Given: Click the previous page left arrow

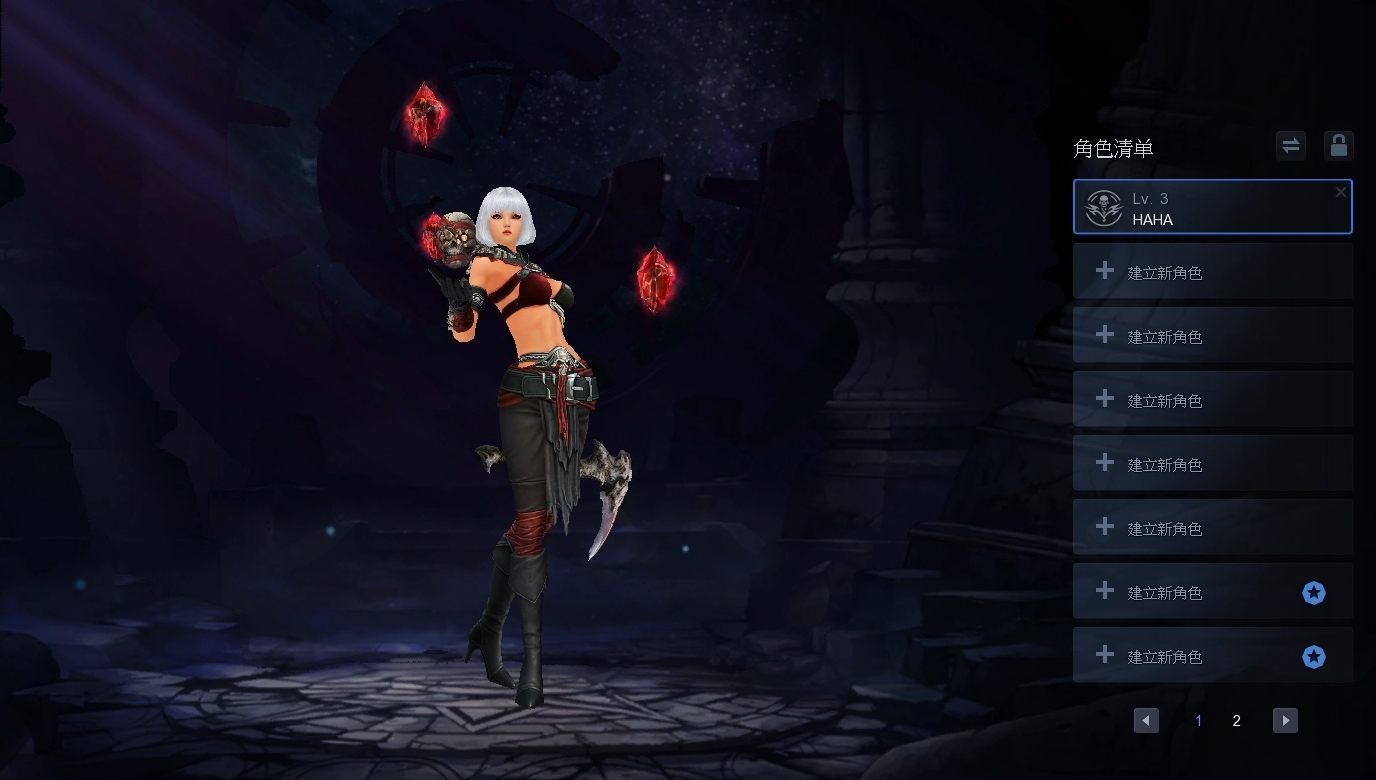Looking at the screenshot, I should pyautogui.click(x=1146, y=720).
